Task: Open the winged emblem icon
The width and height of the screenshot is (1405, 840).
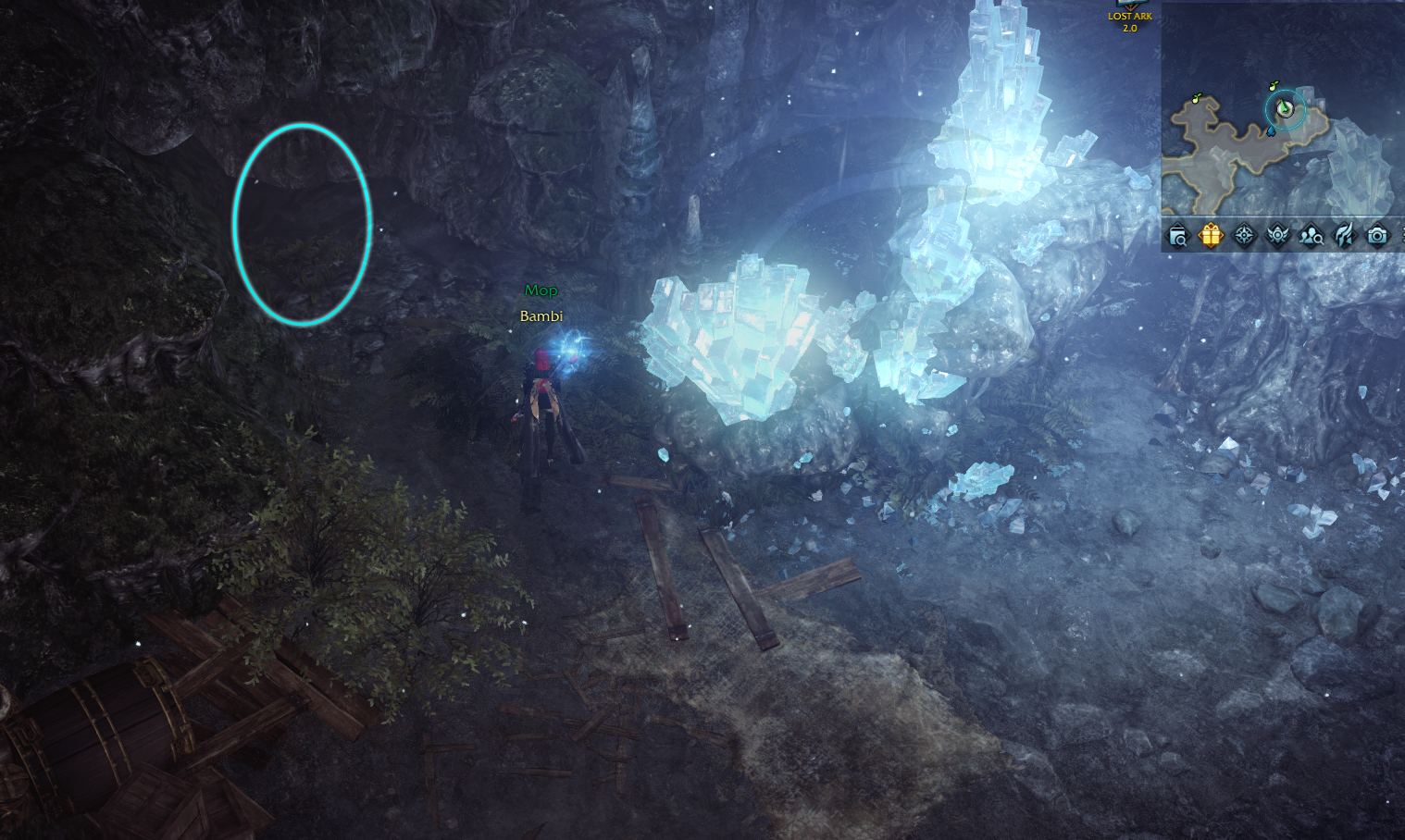Action: [x=1277, y=236]
